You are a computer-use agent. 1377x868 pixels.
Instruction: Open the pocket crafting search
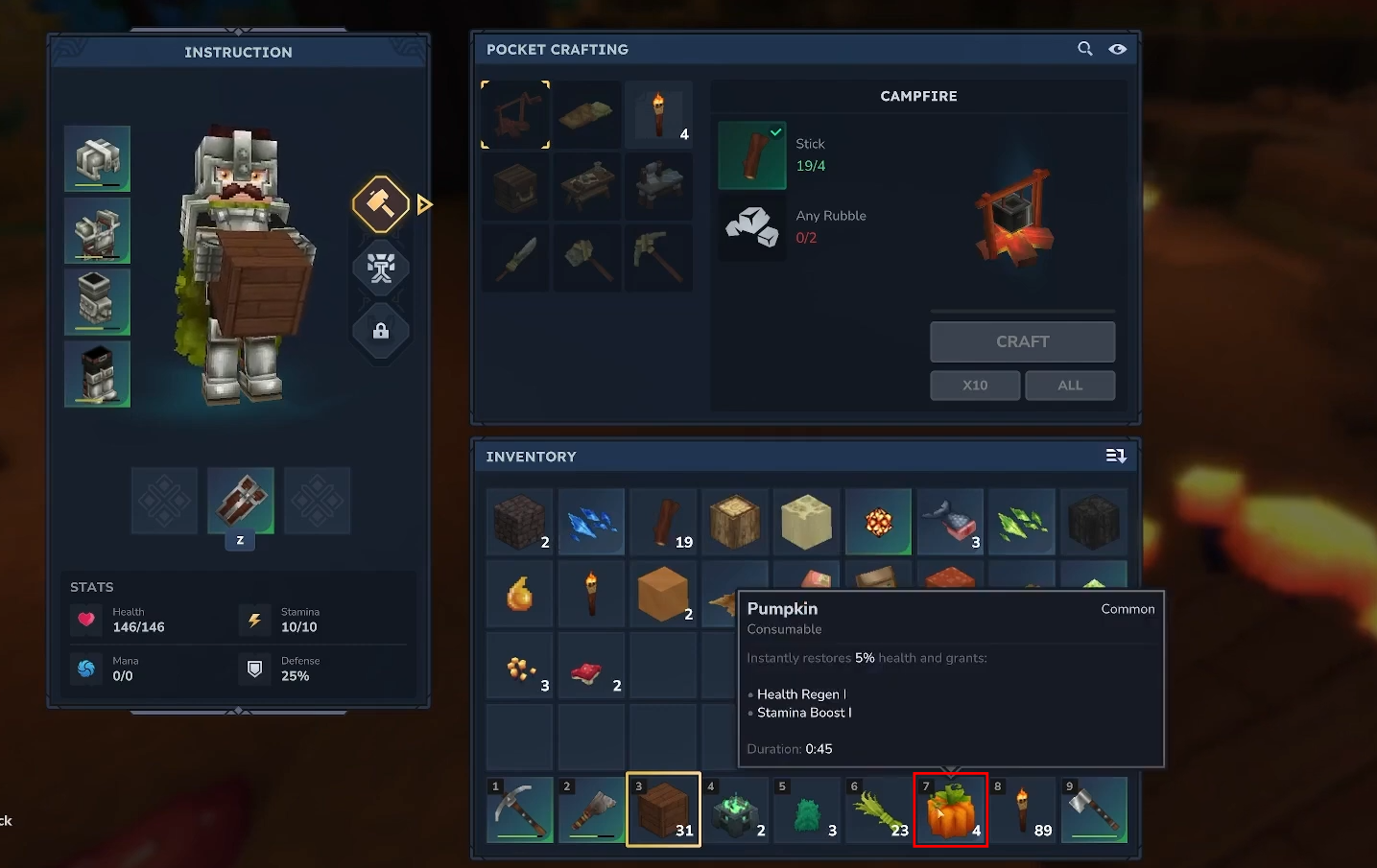point(1084,49)
